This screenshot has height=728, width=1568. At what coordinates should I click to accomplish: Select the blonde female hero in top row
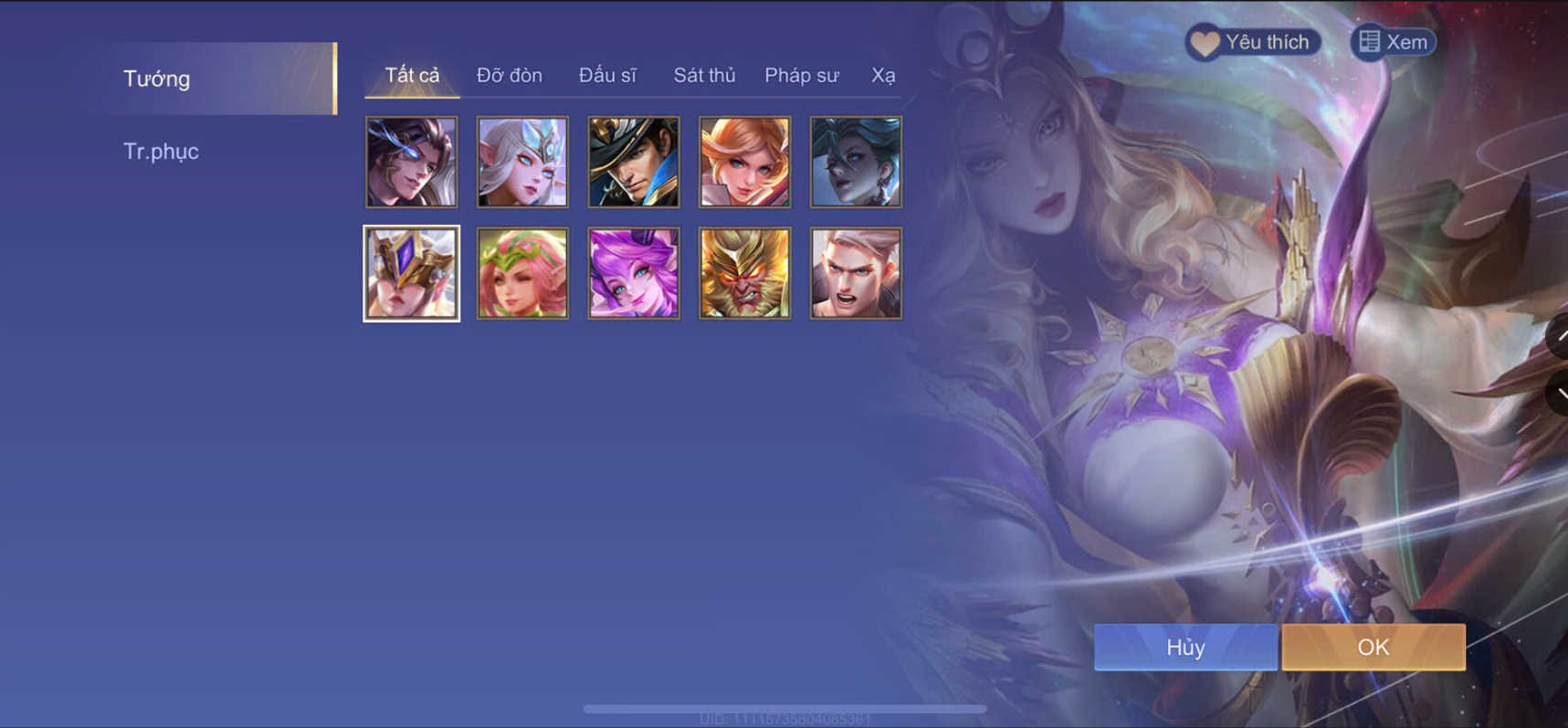coord(744,162)
